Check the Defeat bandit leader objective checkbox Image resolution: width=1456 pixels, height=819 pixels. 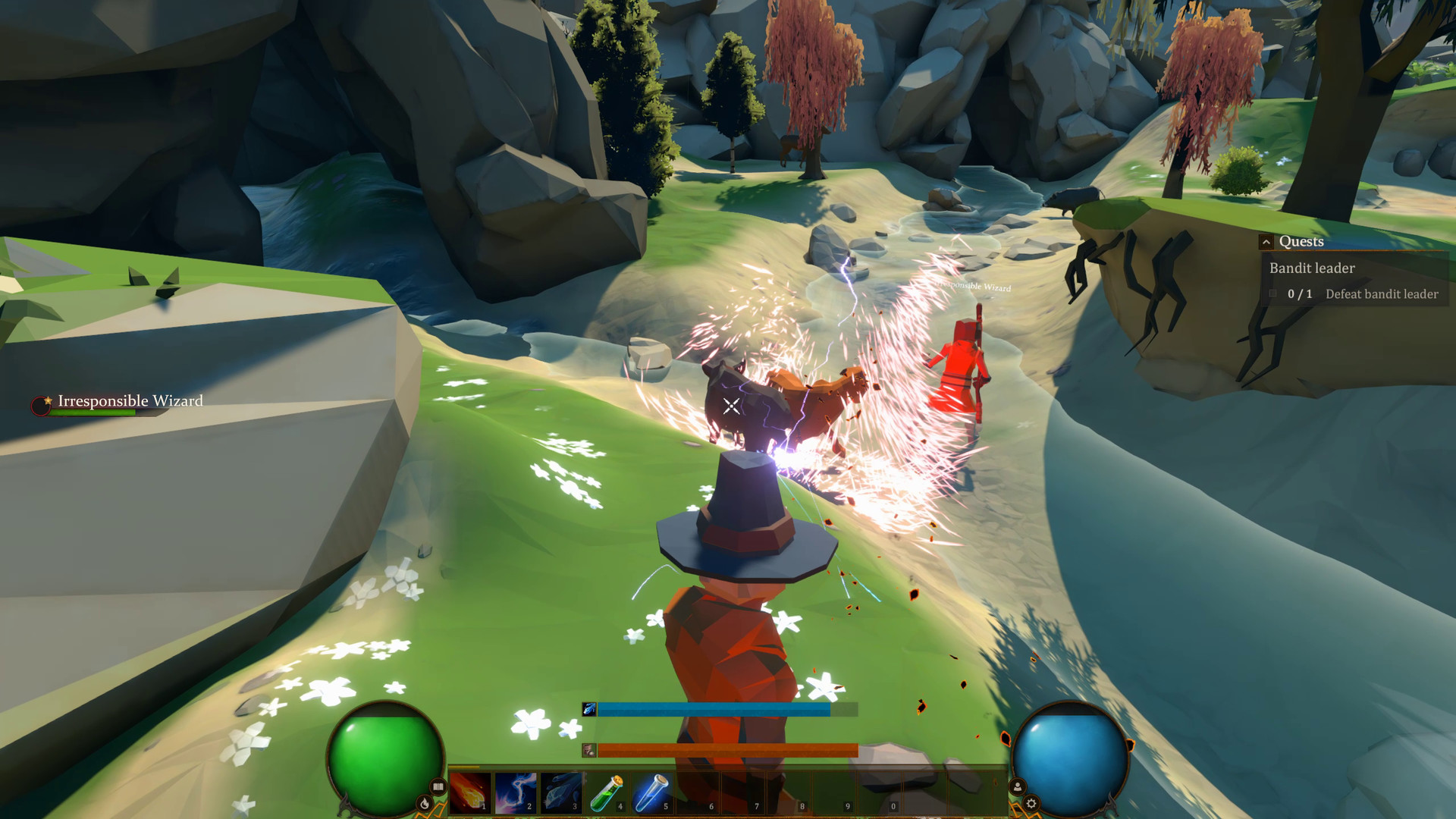pyautogui.click(x=1273, y=294)
